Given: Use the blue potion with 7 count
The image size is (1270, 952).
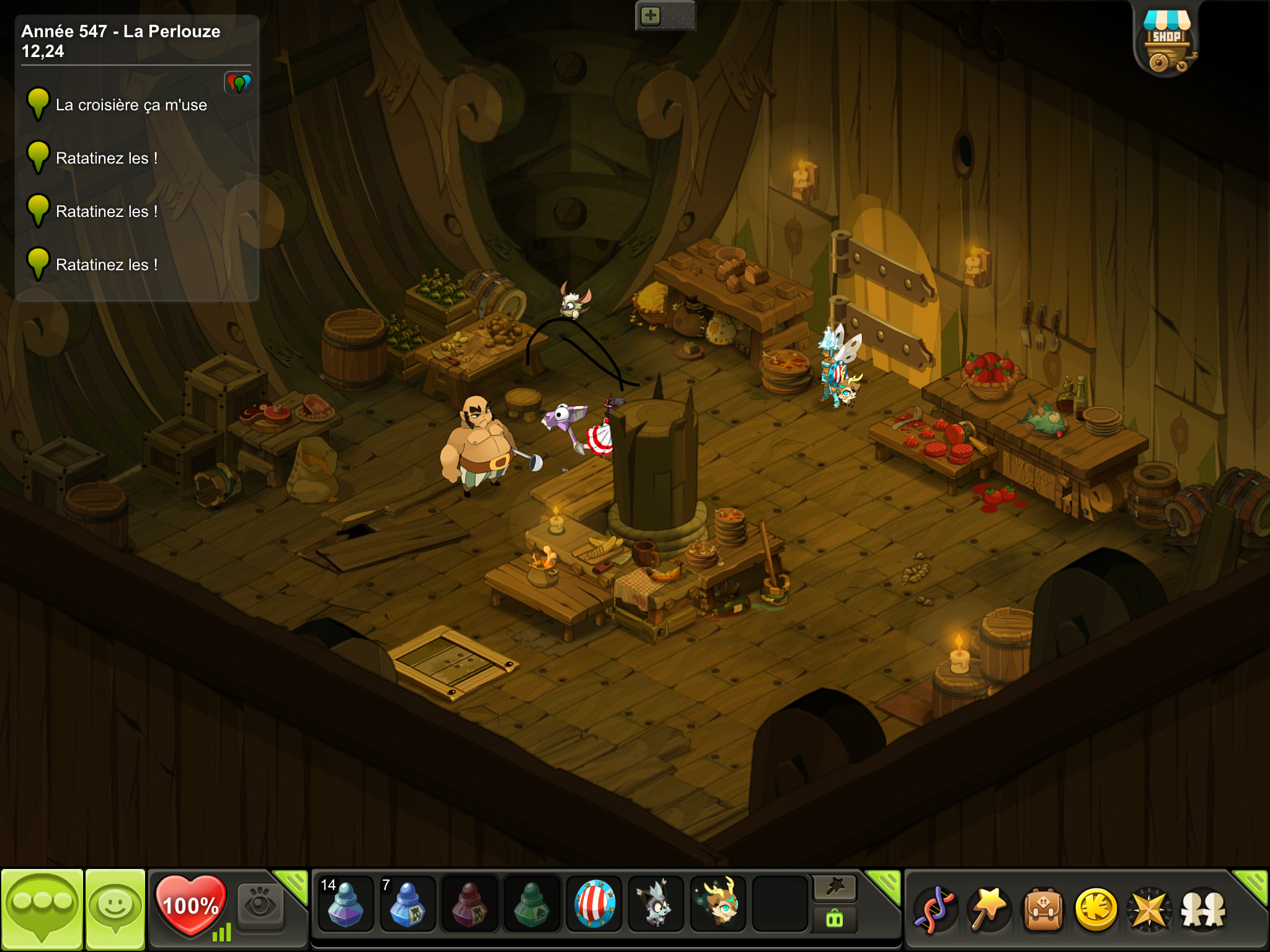Looking at the screenshot, I should (407, 905).
